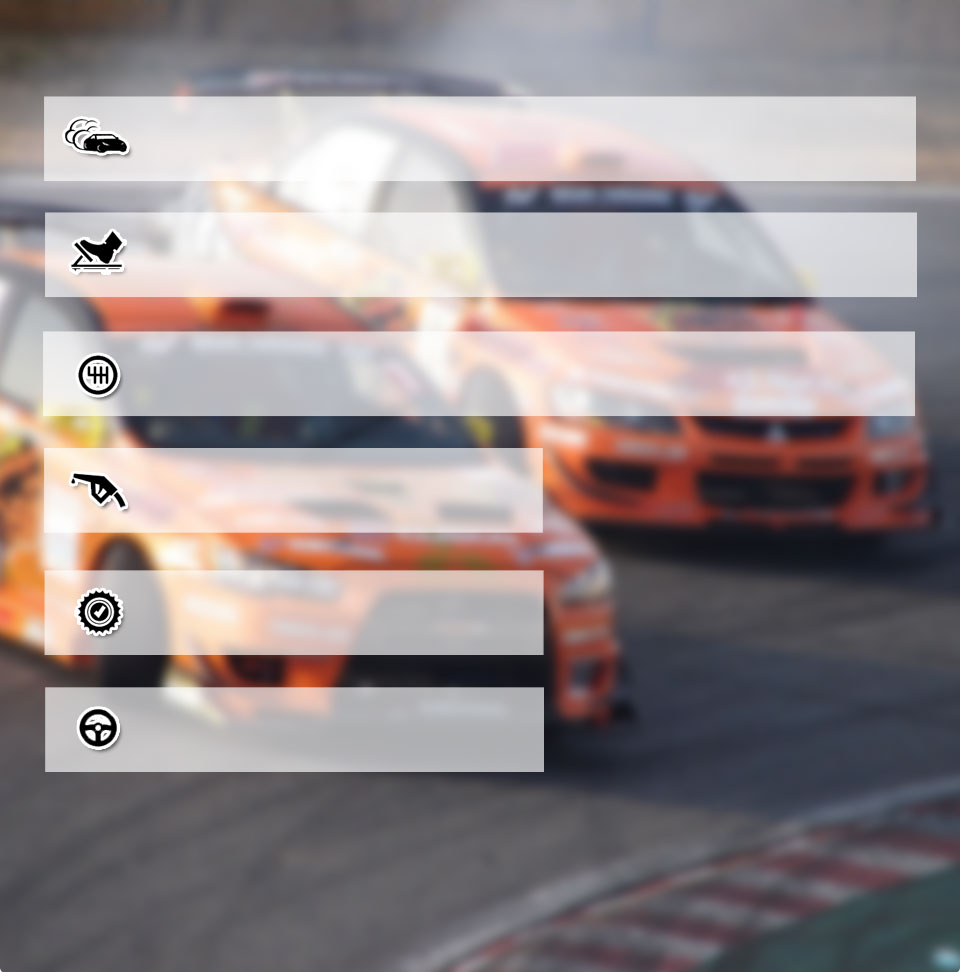The height and width of the screenshot is (972, 960).
Task: Choose the gear shifter menu row
Action: click(478, 374)
